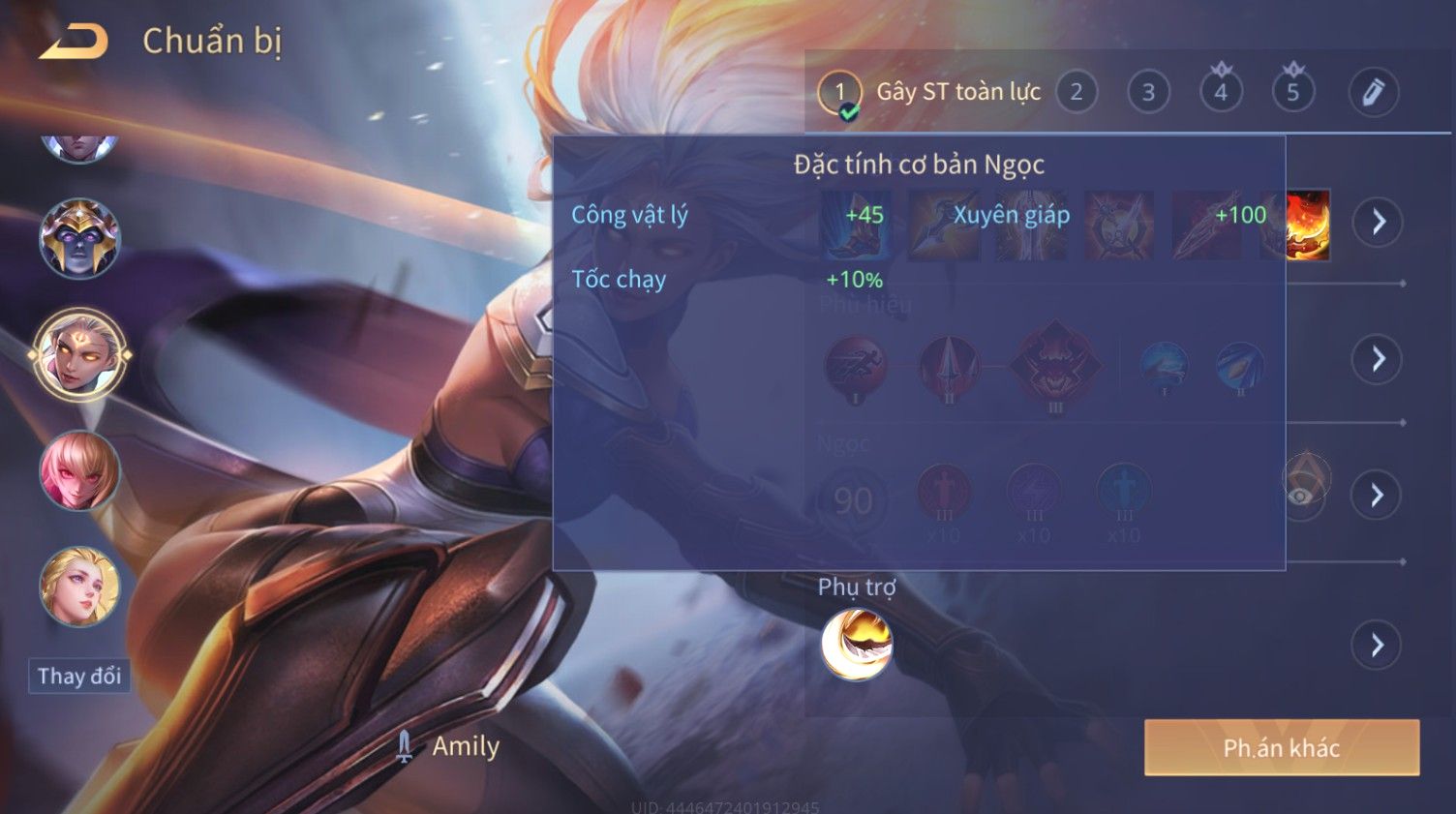The height and width of the screenshot is (814, 1456).
Task: Switch to loadout preset 3
Action: click(1148, 92)
